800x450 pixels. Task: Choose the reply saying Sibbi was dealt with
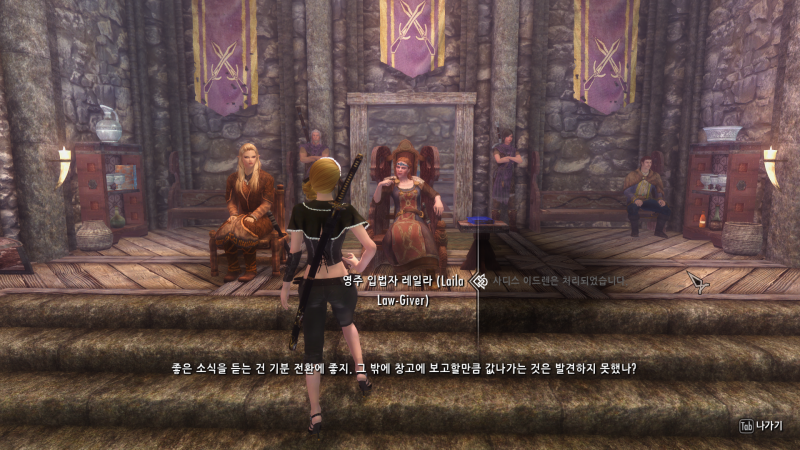coord(555,281)
